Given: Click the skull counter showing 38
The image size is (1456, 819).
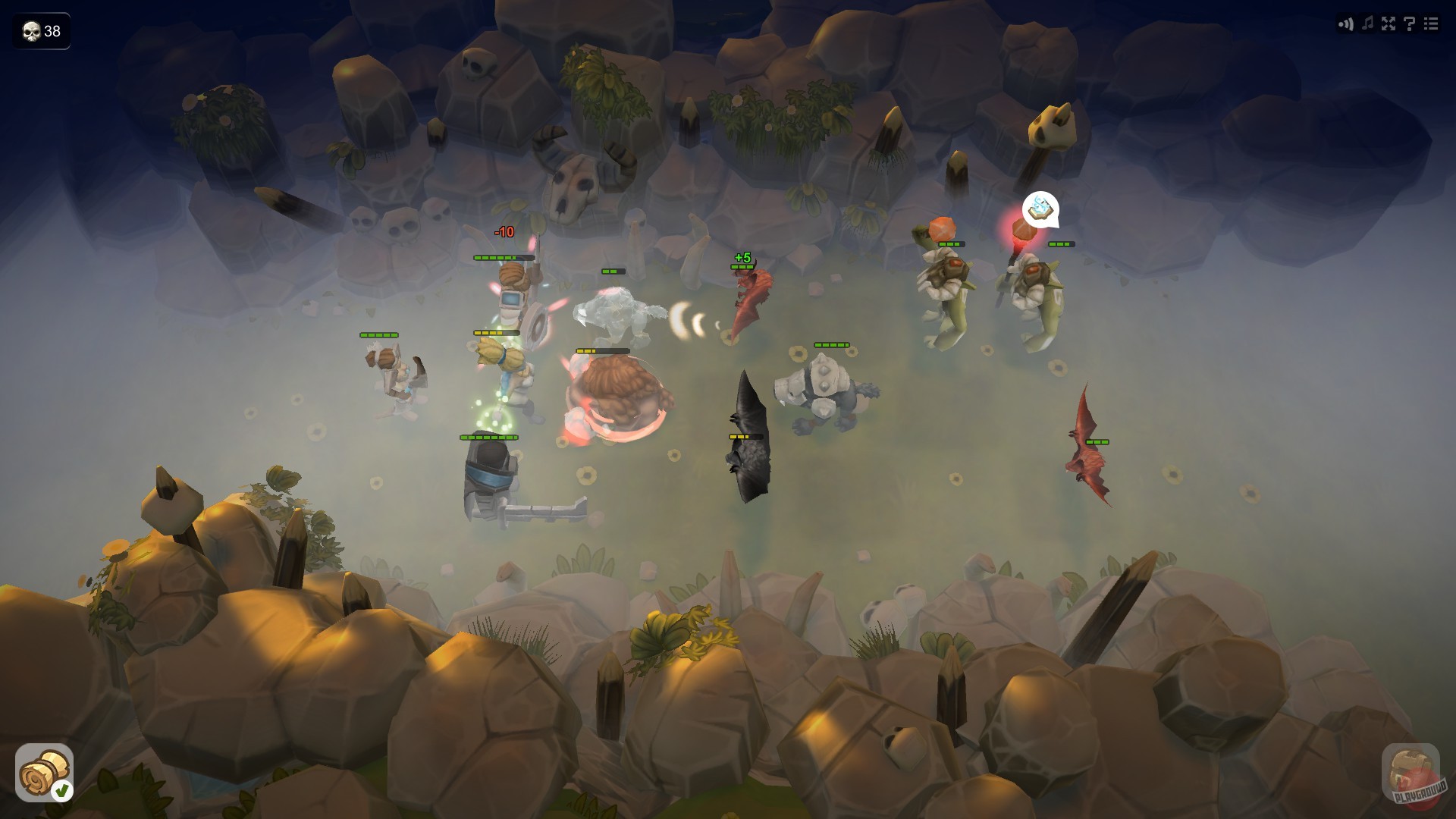Looking at the screenshot, I should [42, 32].
